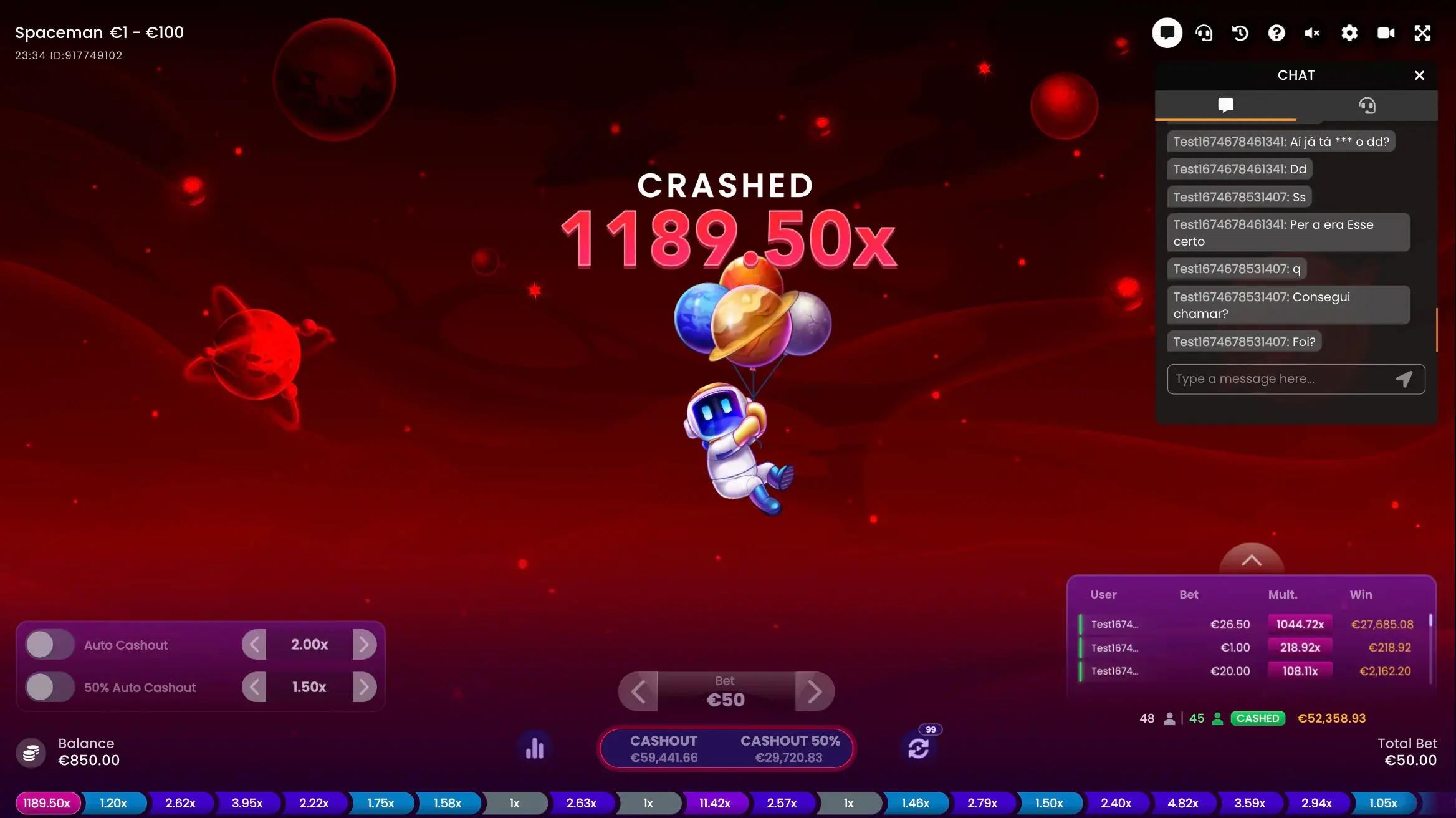Close the chat panel

[1419, 75]
